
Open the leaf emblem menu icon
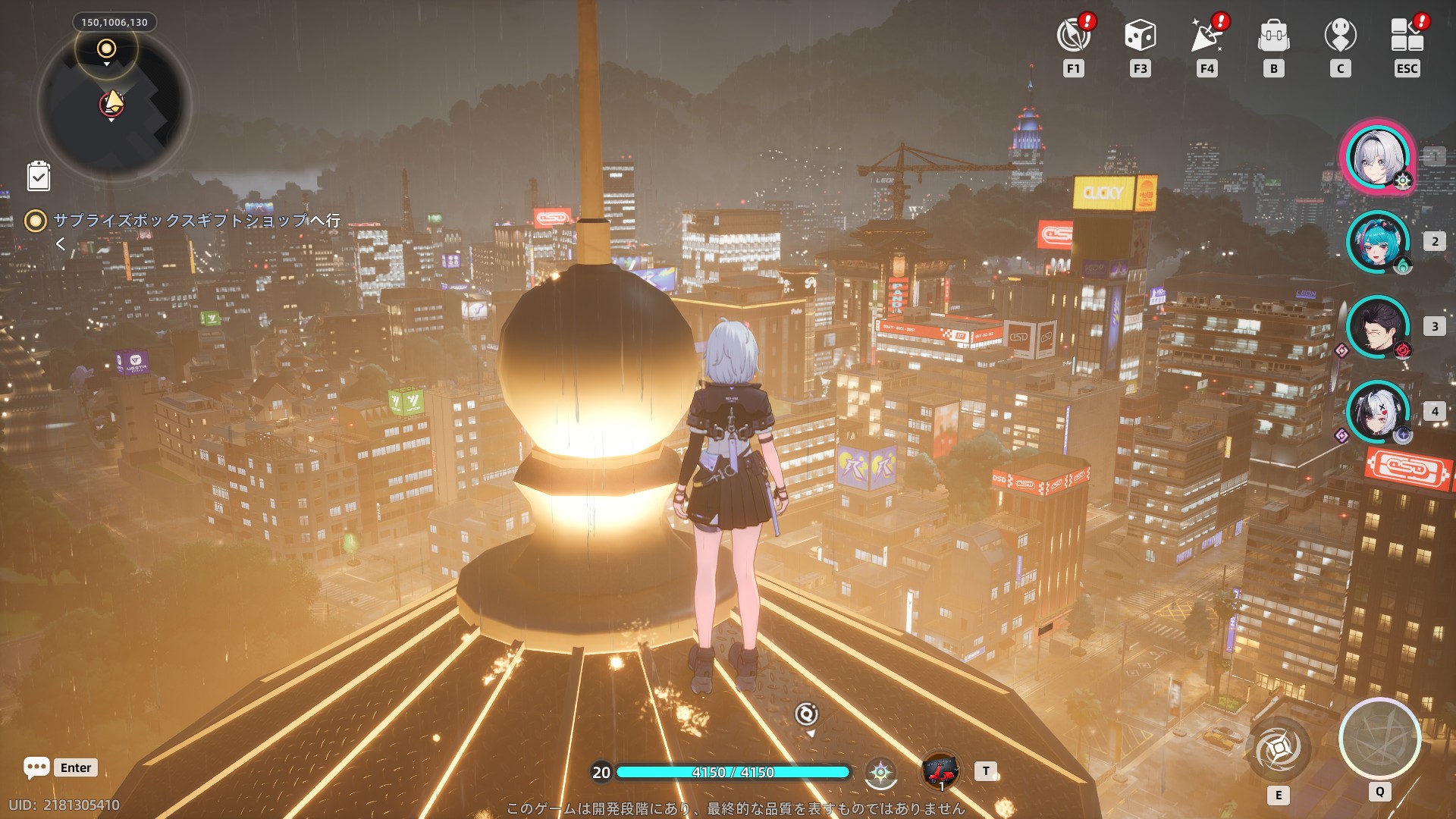pos(1073,36)
